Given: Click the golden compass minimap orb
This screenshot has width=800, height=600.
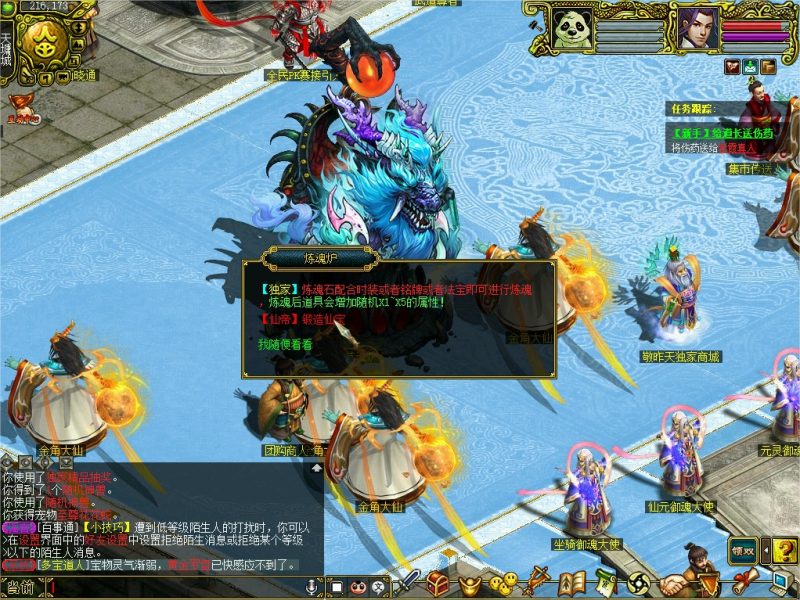Looking at the screenshot, I should 40,40.
